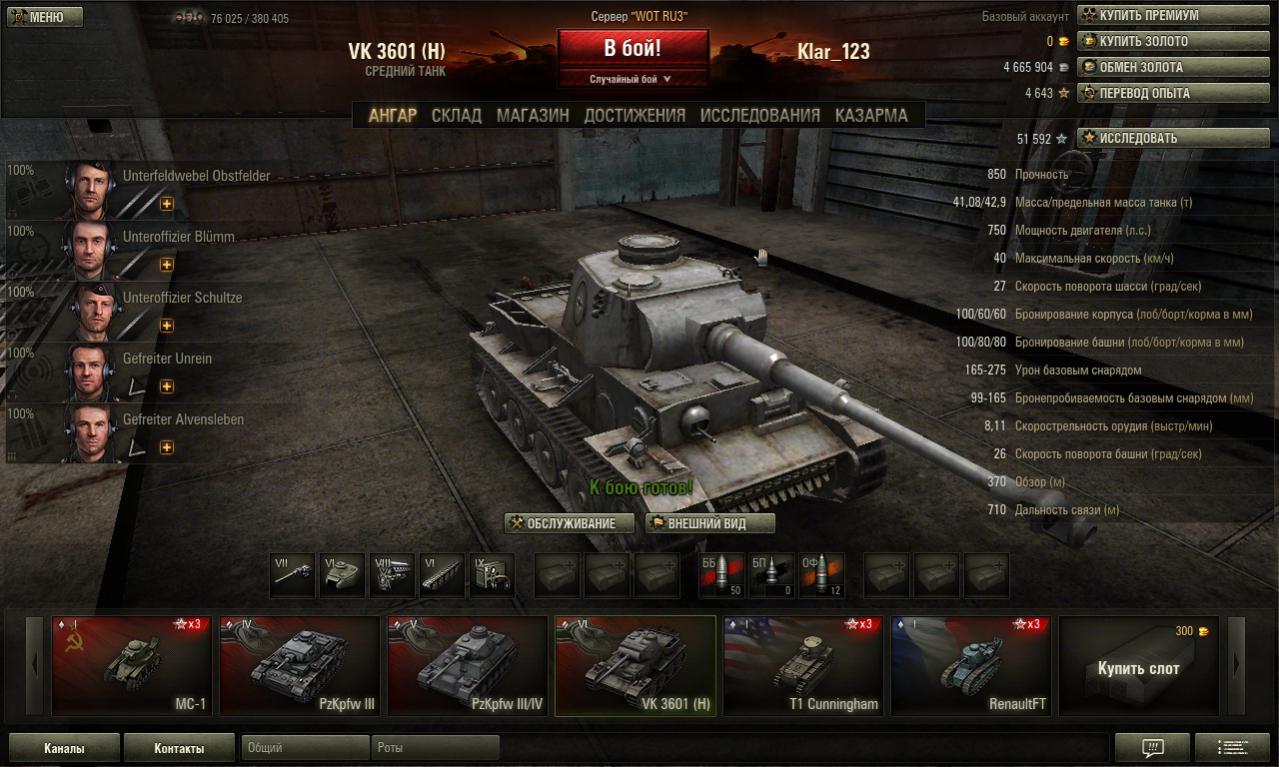Click Купить слот to buy a slot
This screenshot has height=767, width=1279.
tap(1138, 666)
